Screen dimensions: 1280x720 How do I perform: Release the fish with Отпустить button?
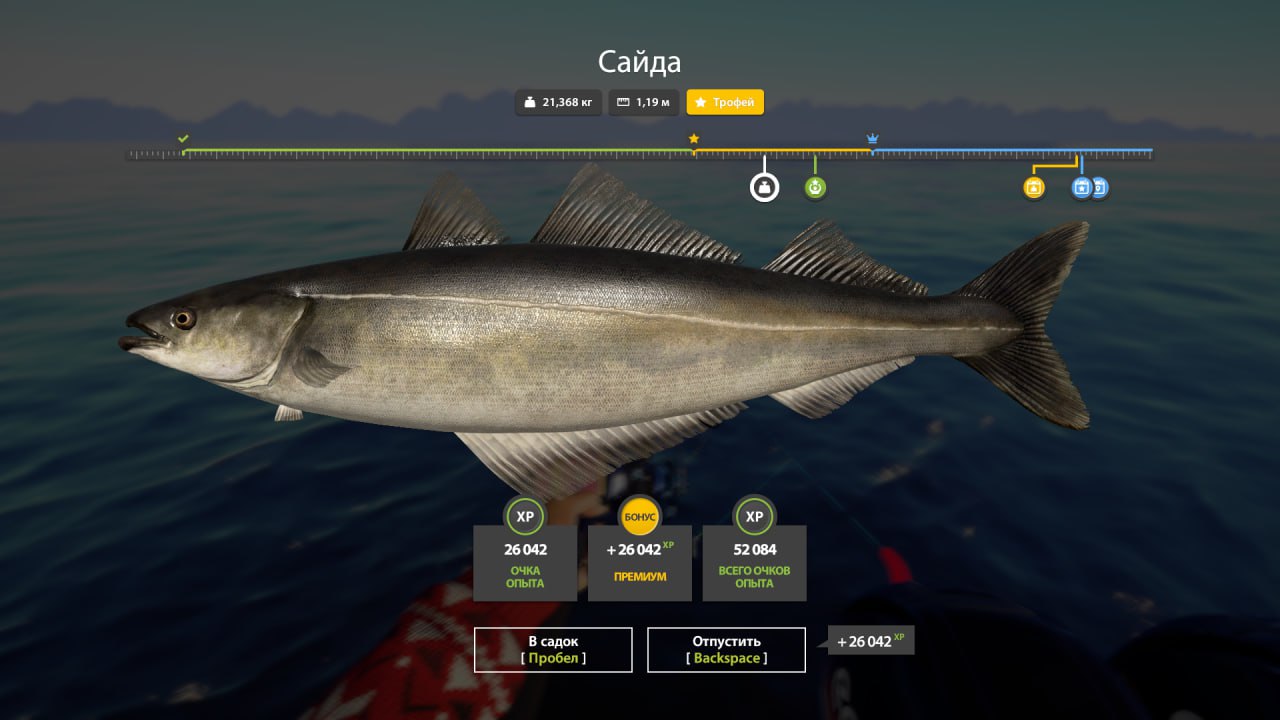coord(726,650)
